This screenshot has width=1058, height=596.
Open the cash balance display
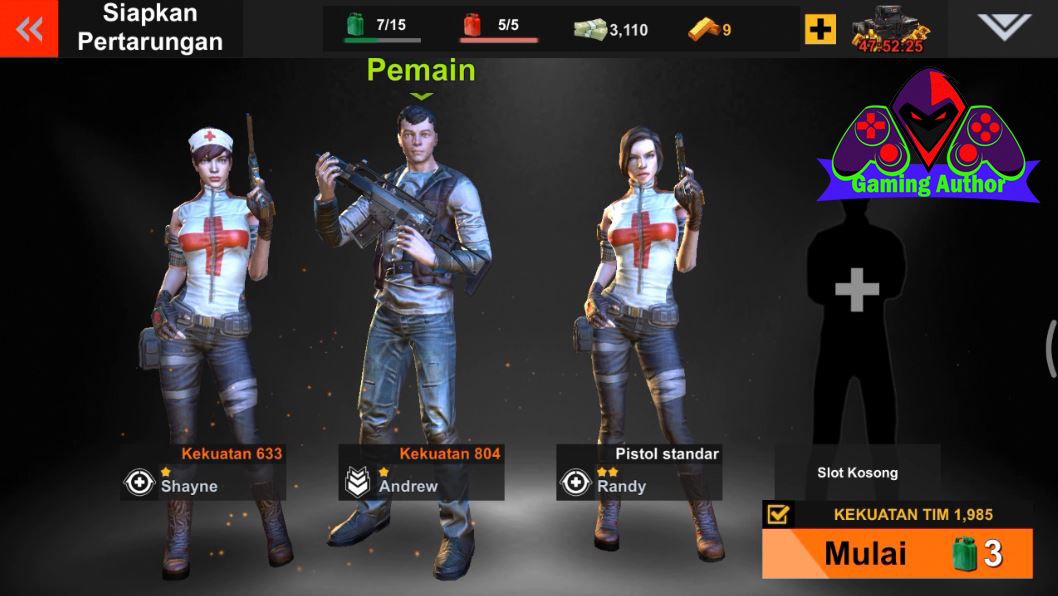[x=611, y=29]
